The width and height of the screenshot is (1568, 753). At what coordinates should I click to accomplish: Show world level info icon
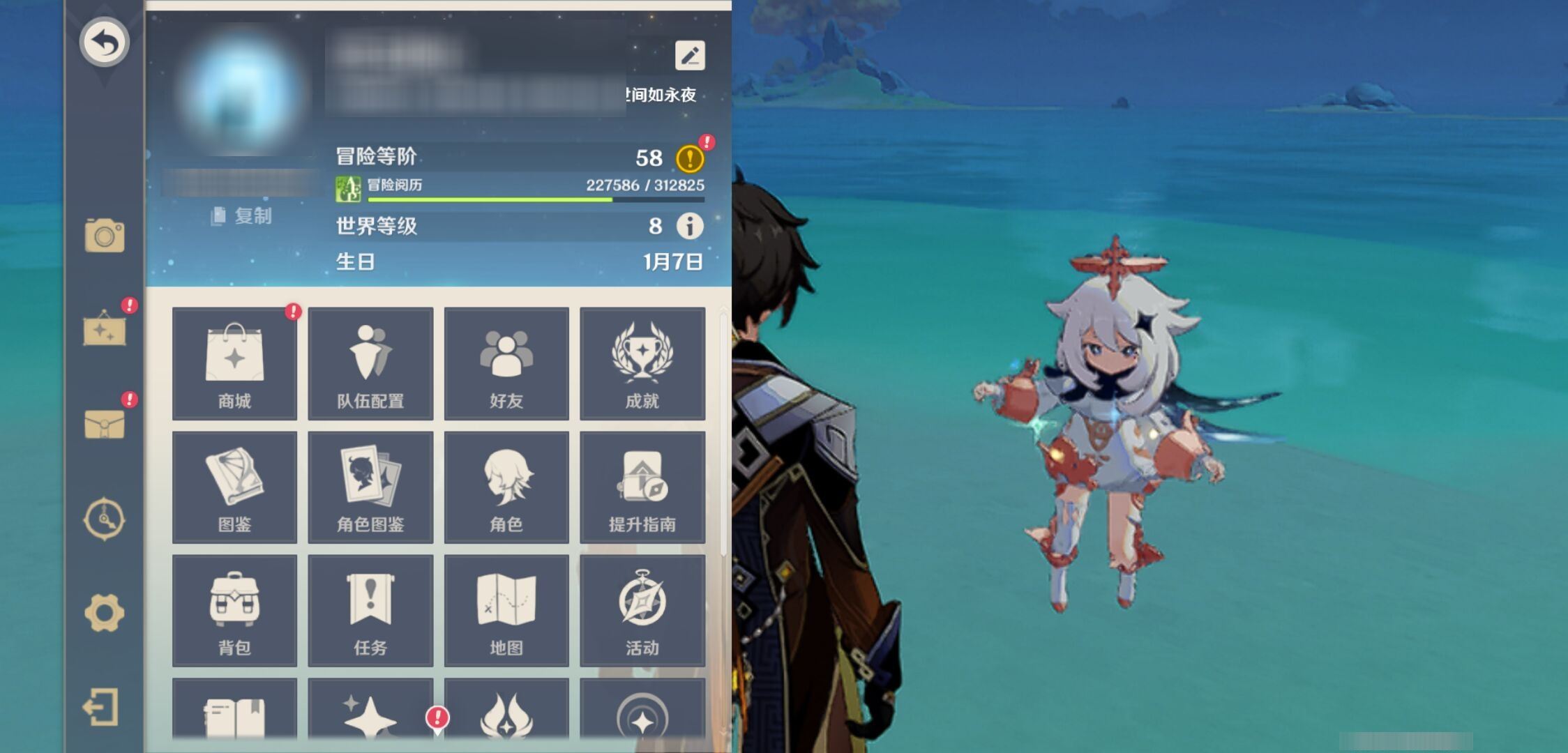tap(690, 226)
